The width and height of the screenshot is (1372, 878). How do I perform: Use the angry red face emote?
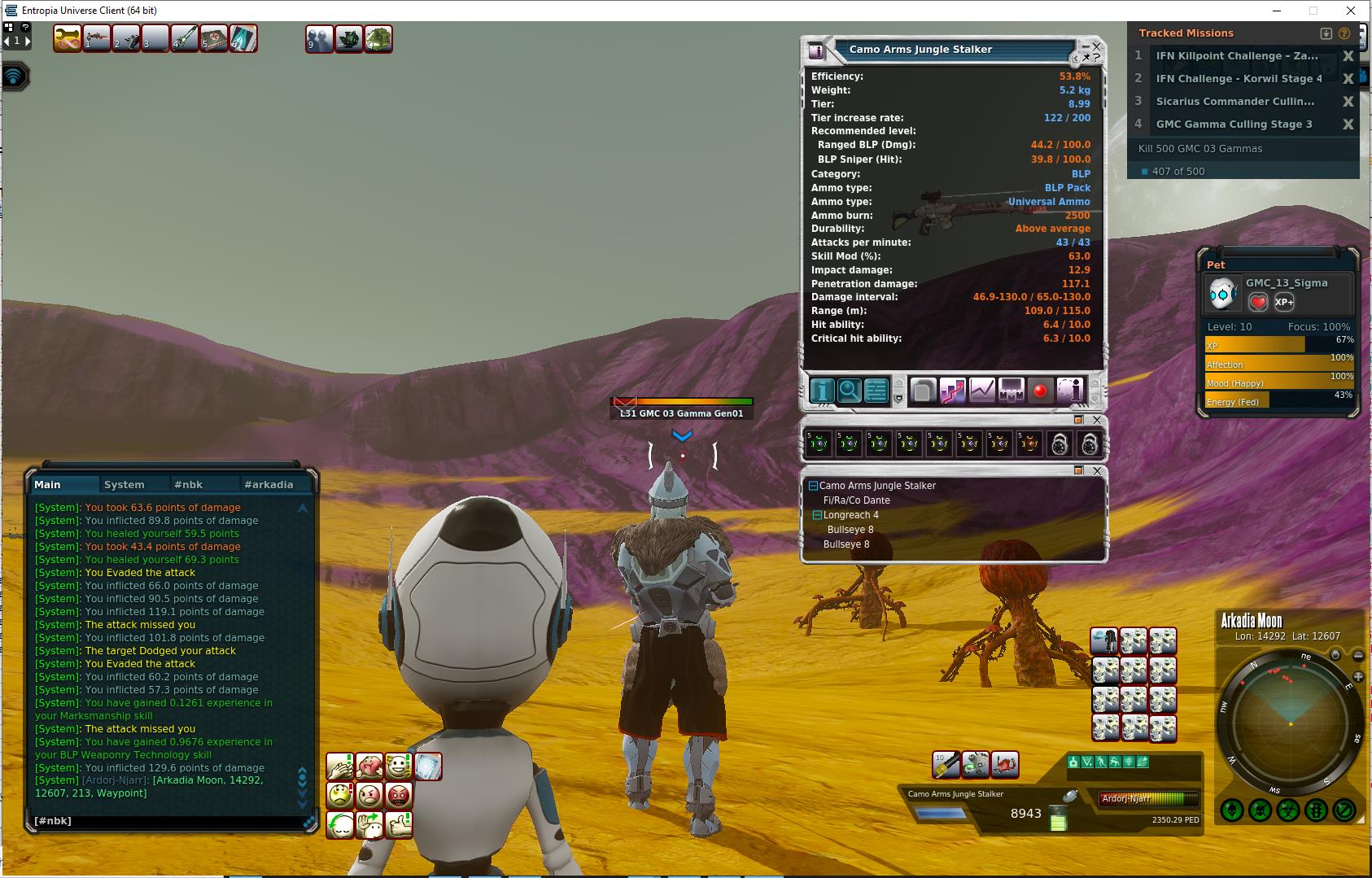[x=399, y=795]
